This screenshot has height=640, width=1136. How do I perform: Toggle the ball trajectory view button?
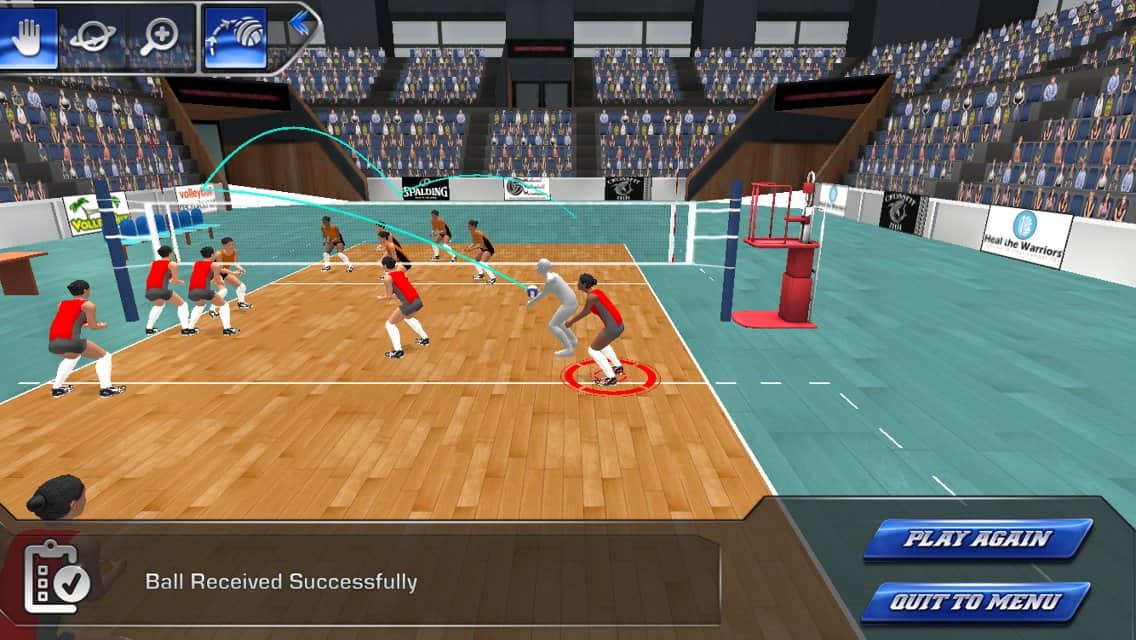(235, 38)
